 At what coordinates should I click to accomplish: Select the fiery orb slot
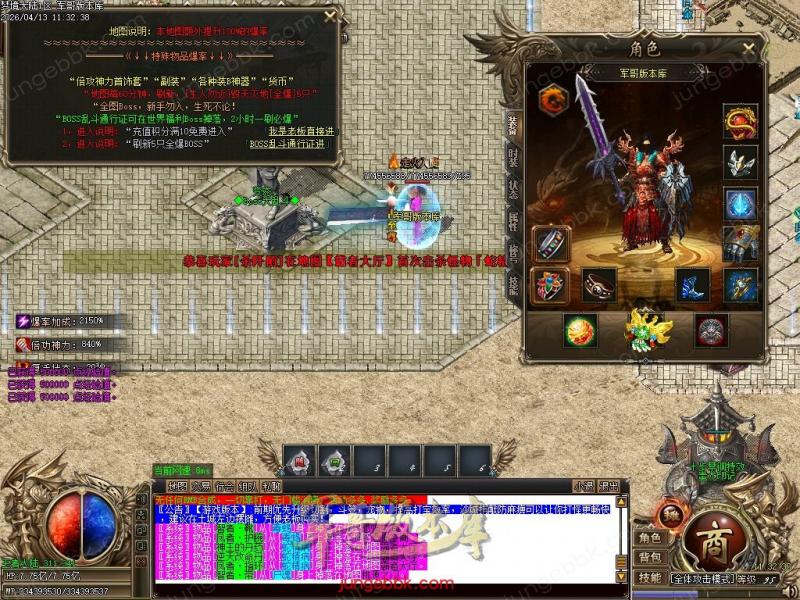pos(581,330)
